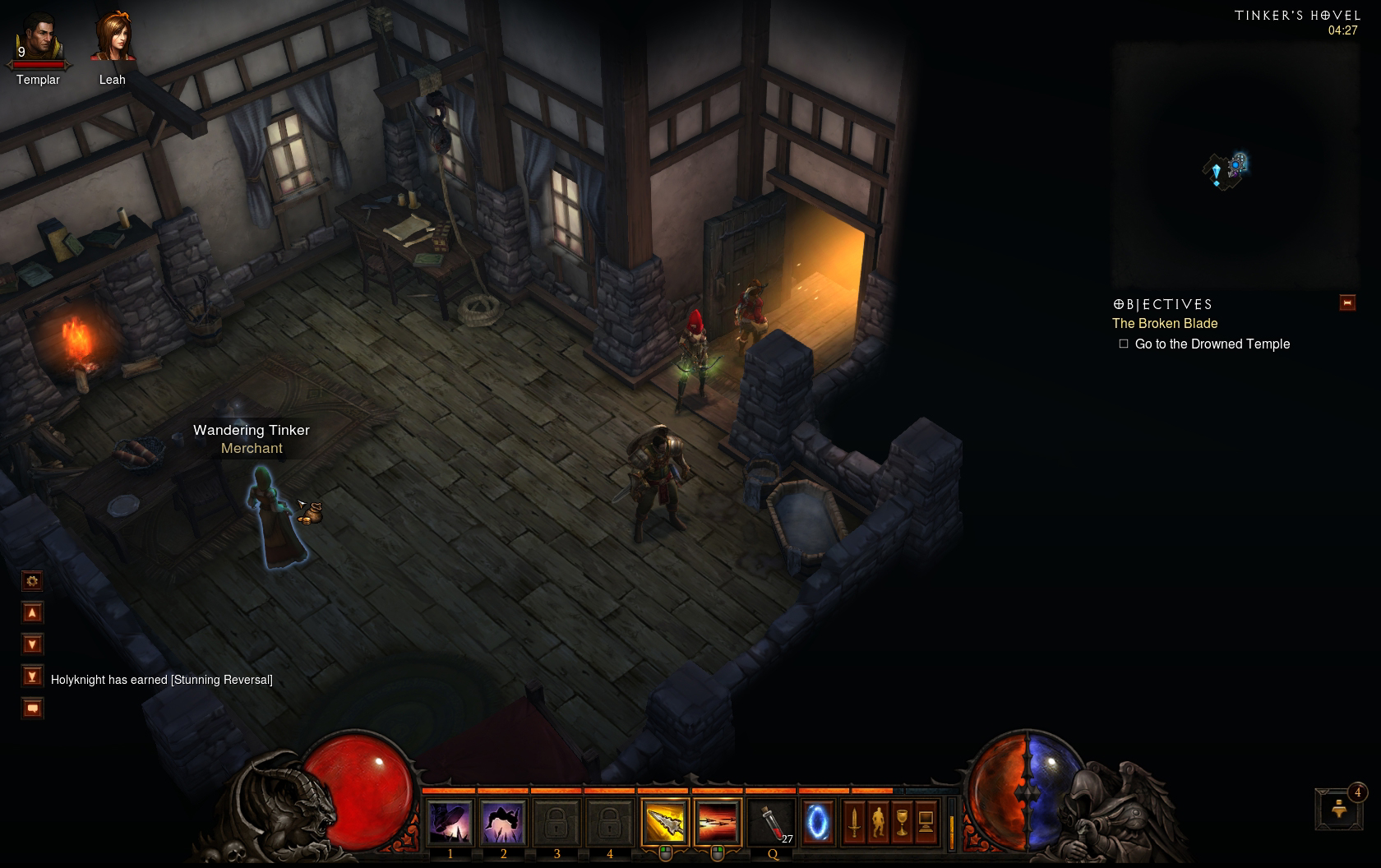Cast Town Portal
Image resolution: width=1381 pixels, height=868 pixels.
coord(817,822)
